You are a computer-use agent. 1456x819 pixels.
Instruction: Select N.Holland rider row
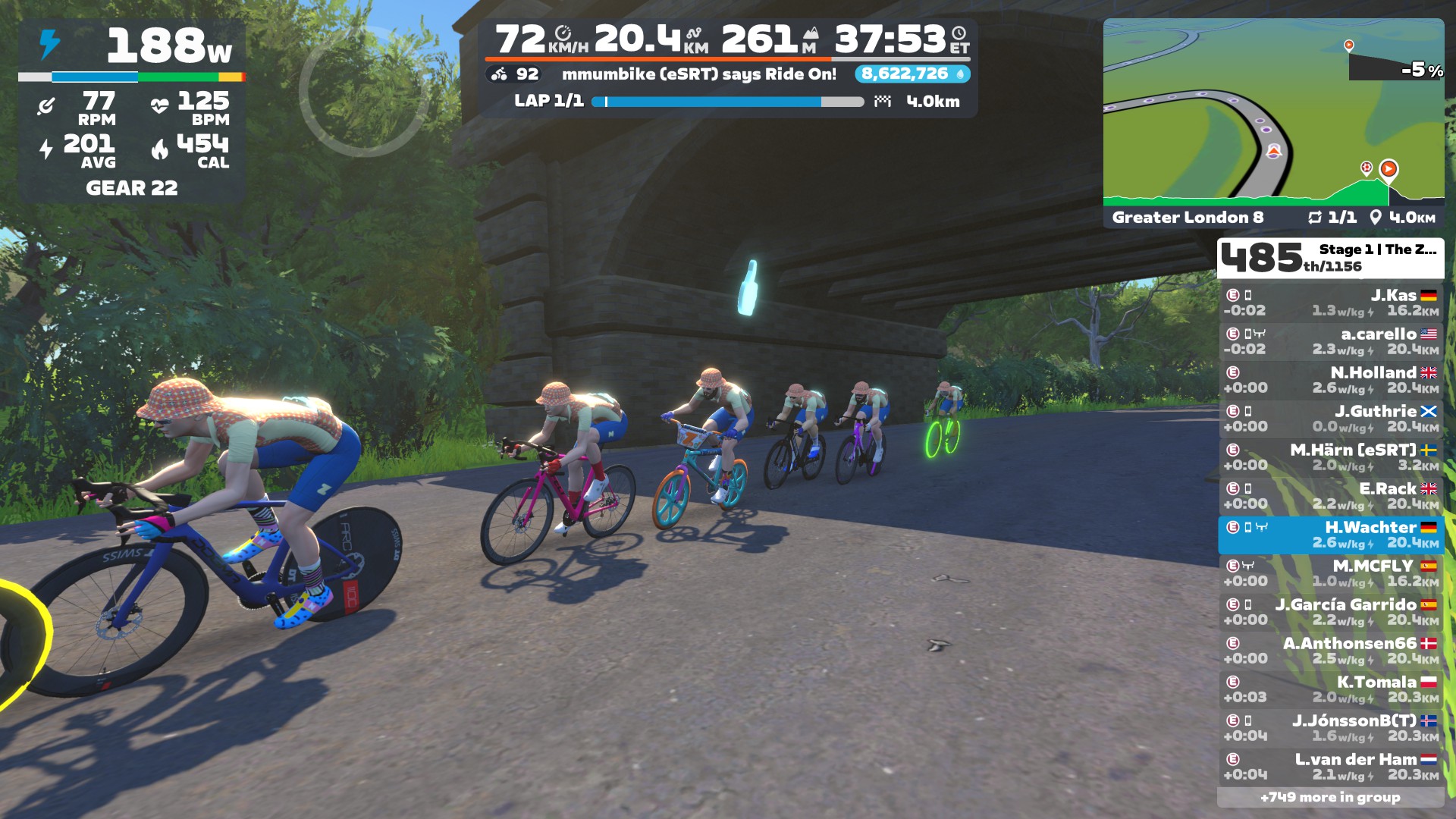(1330, 380)
